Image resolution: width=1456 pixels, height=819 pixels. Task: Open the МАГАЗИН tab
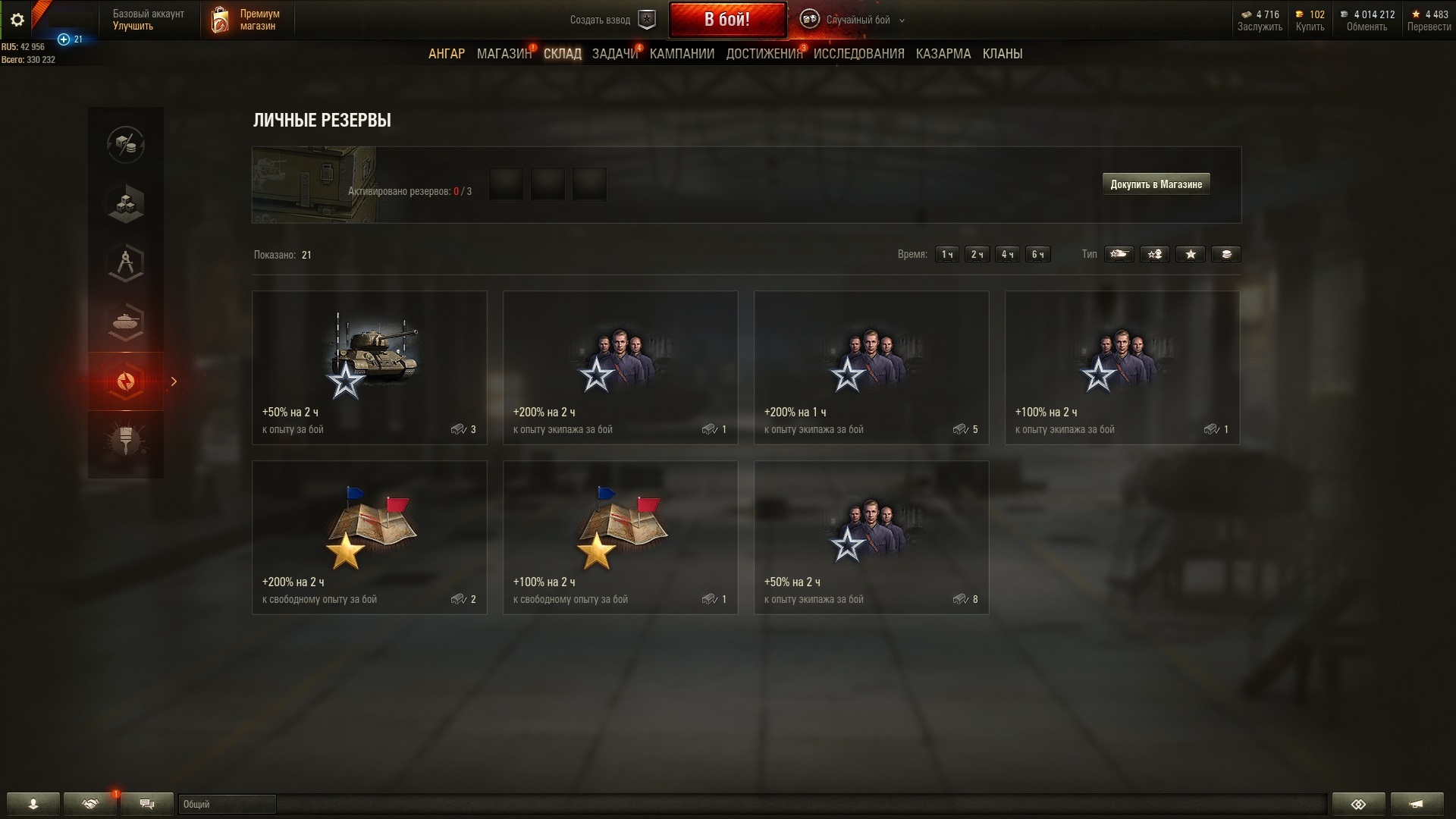coord(504,54)
